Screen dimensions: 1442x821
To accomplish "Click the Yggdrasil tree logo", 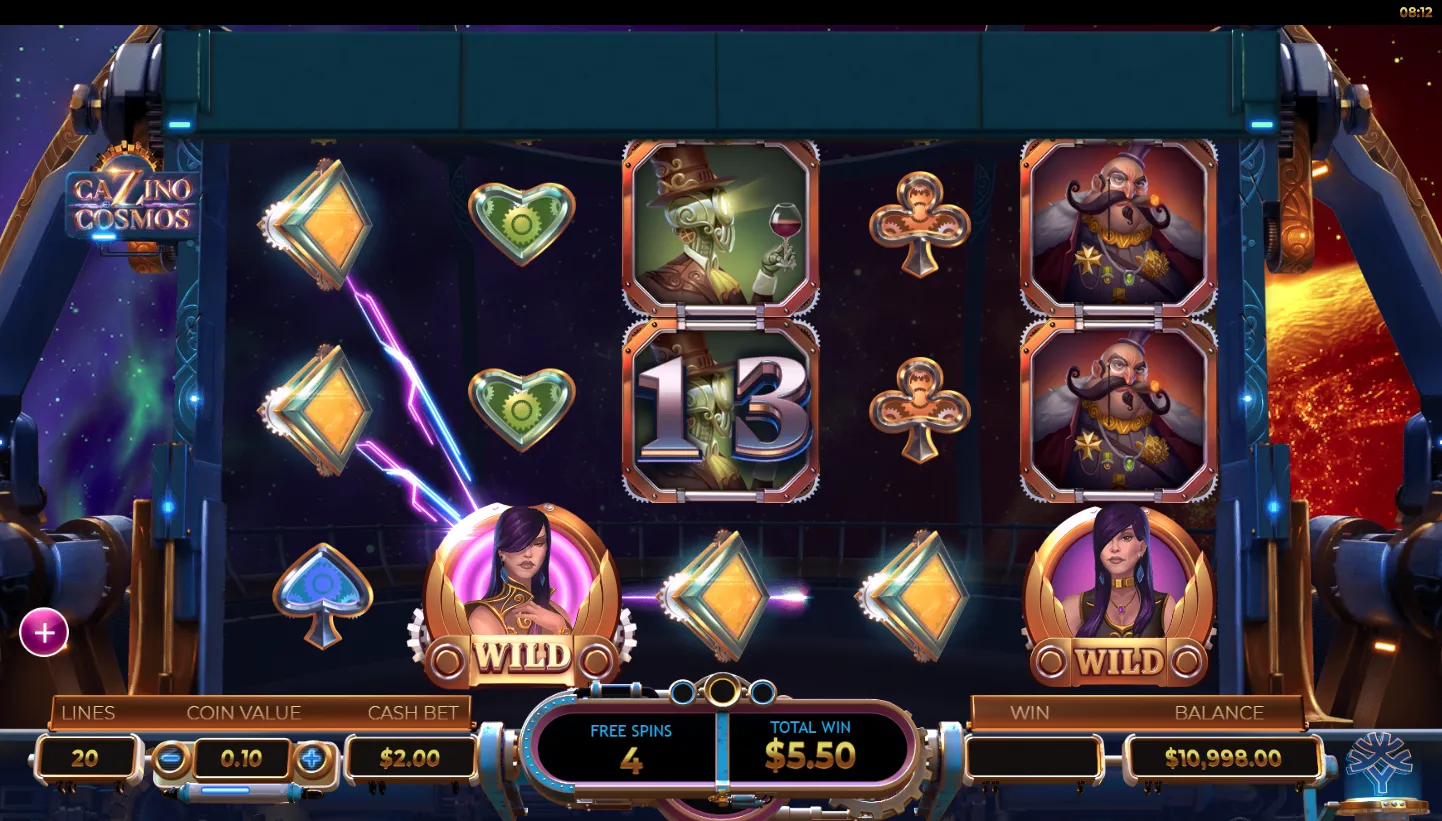I will click(x=1379, y=763).
